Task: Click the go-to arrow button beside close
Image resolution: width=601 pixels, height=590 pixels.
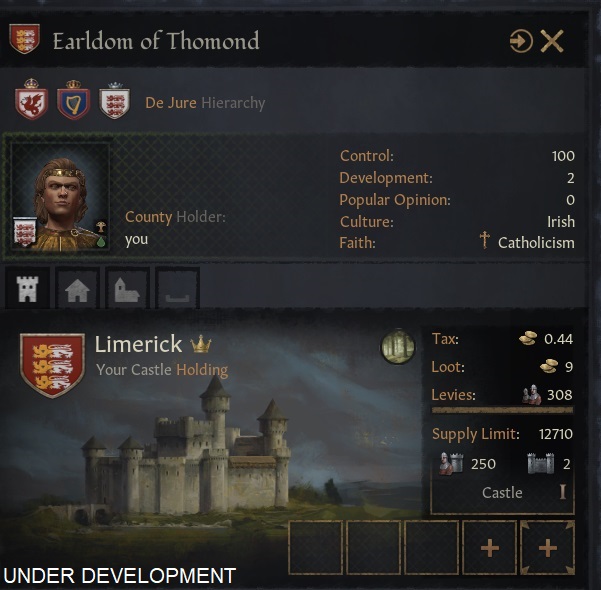Action: (x=521, y=41)
